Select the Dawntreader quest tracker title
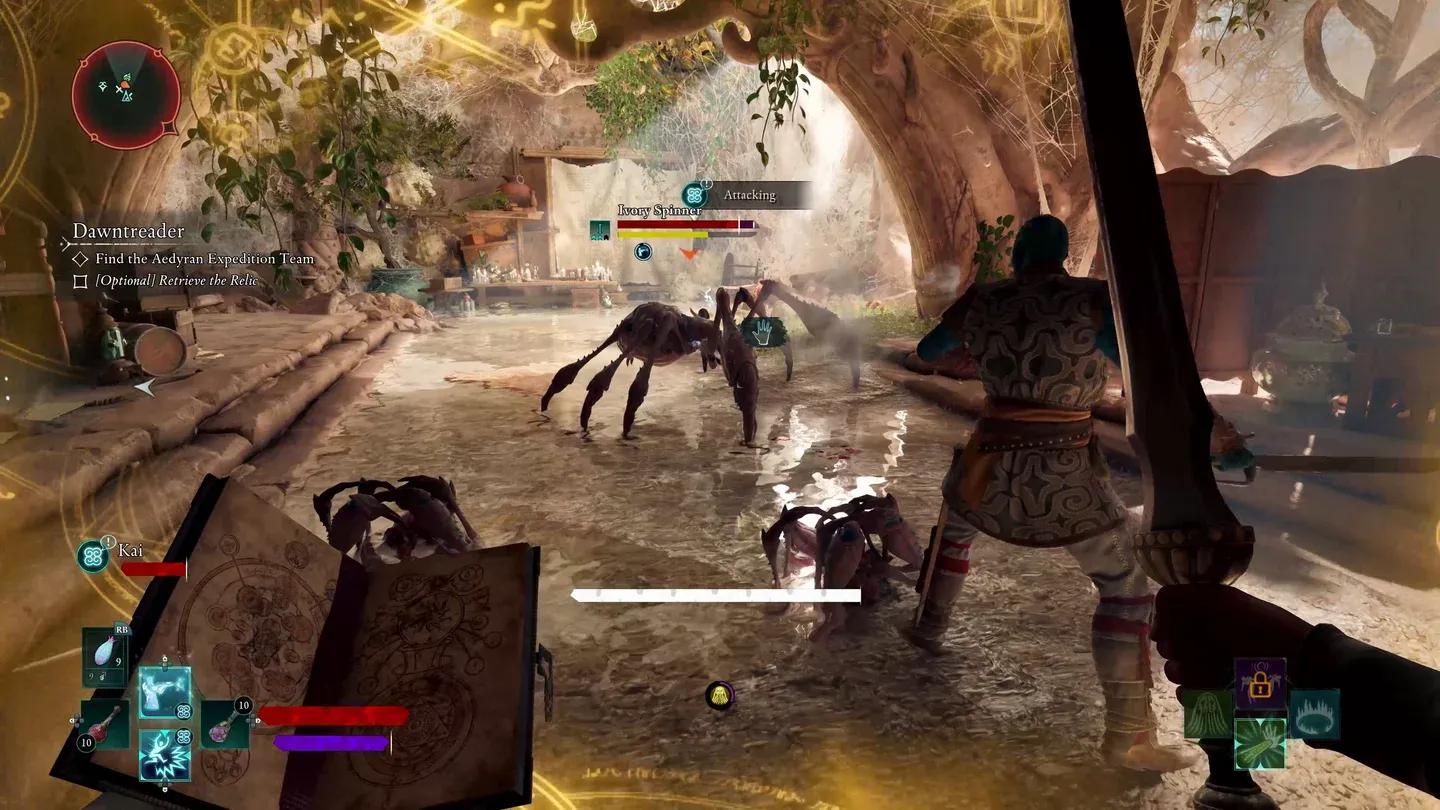The image size is (1440, 810). [x=128, y=232]
